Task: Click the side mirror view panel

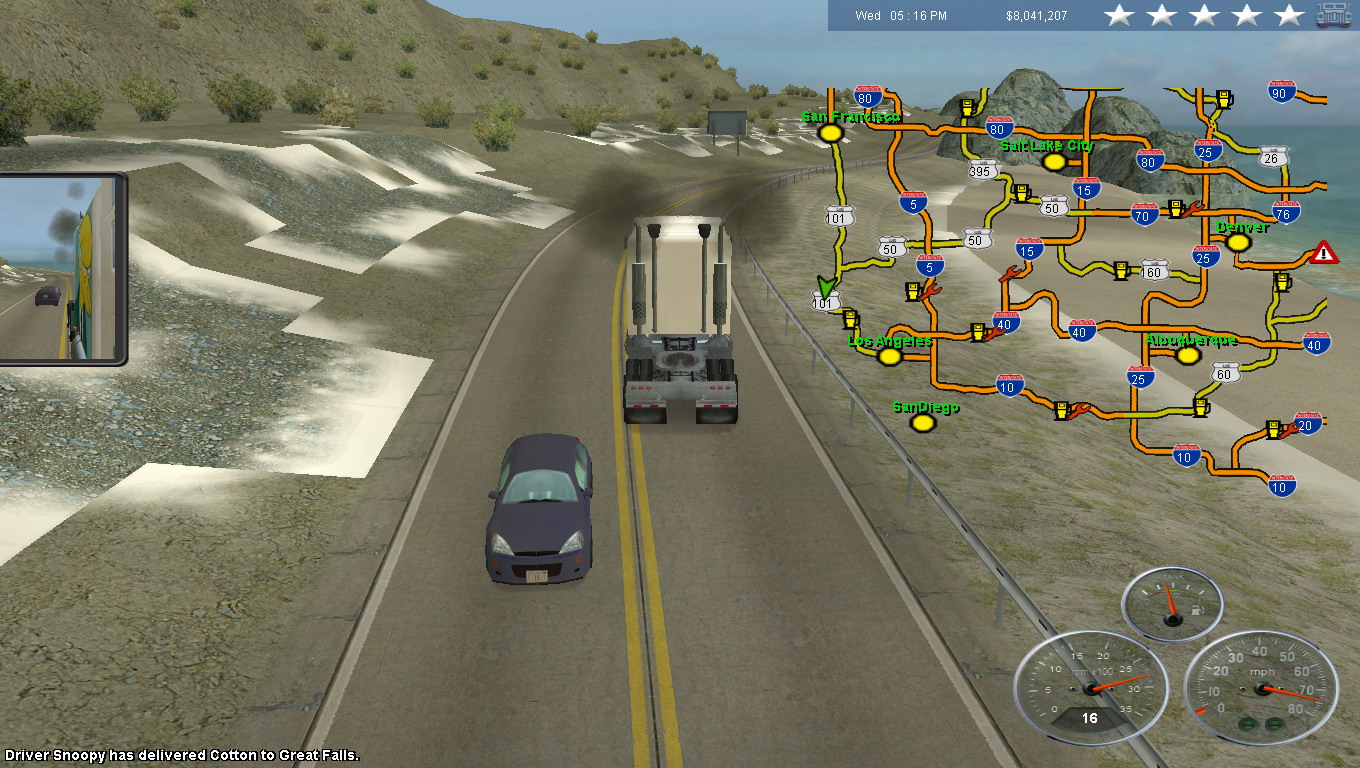Action: tap(62, 269)
